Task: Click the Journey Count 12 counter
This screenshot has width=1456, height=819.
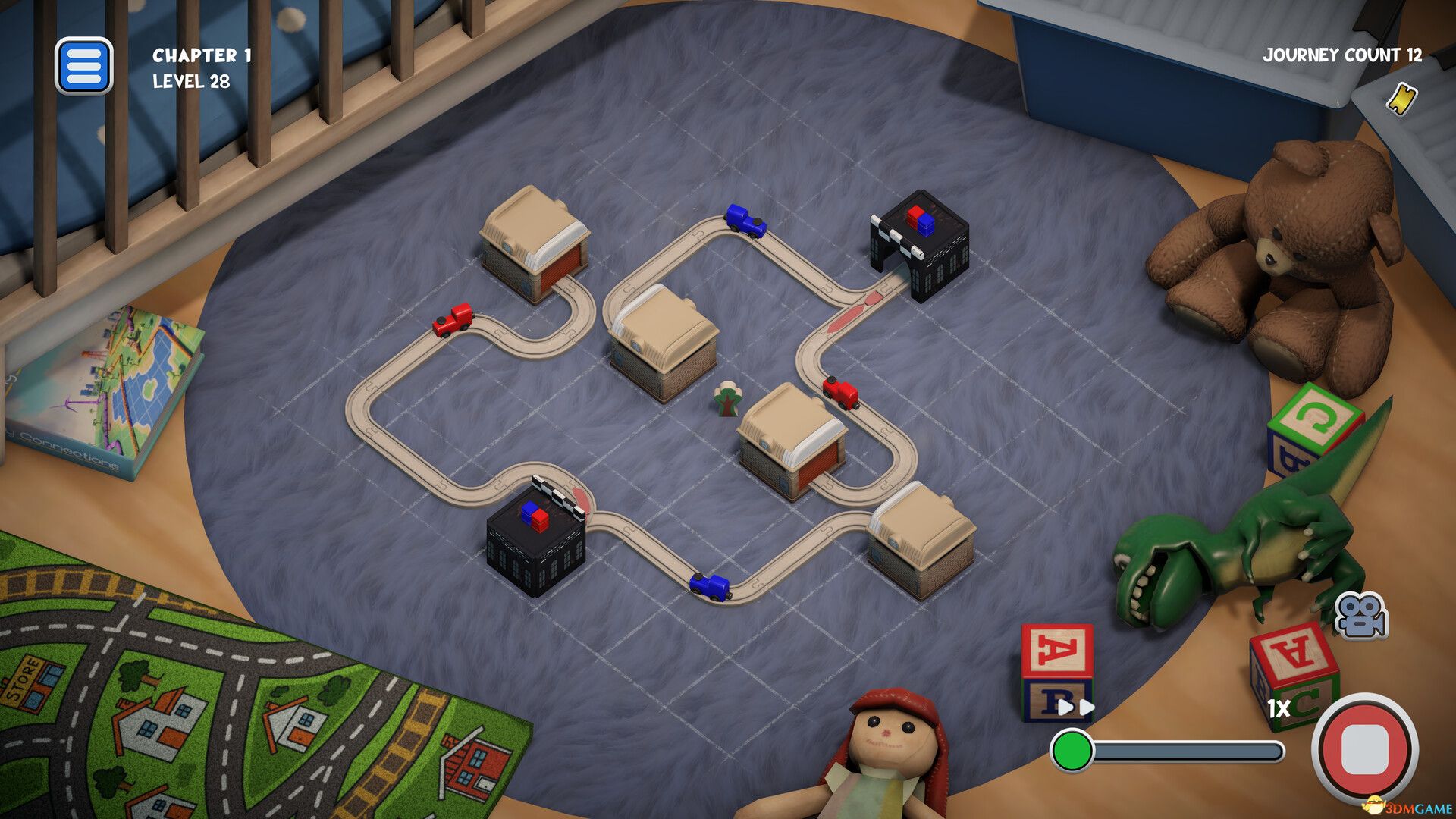Action: pyautogui.click(x=1341, y=55)
